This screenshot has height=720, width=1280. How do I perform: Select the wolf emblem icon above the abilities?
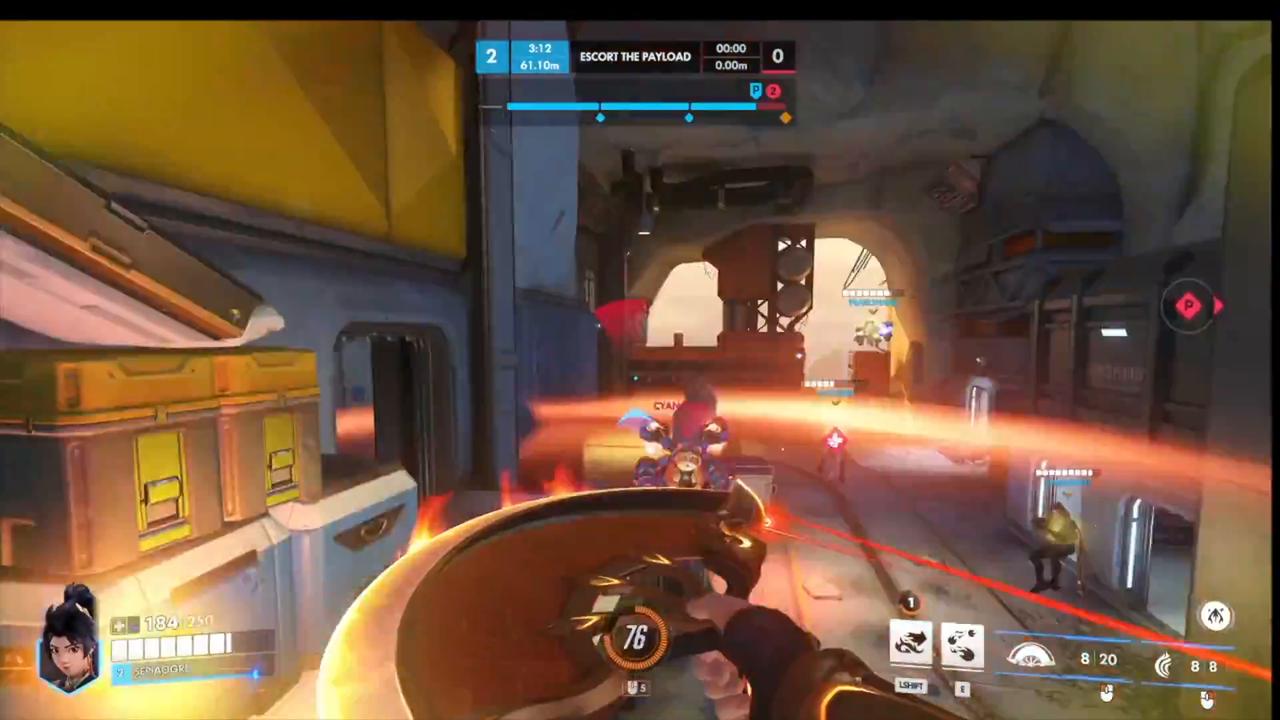(x=910, y=602)
